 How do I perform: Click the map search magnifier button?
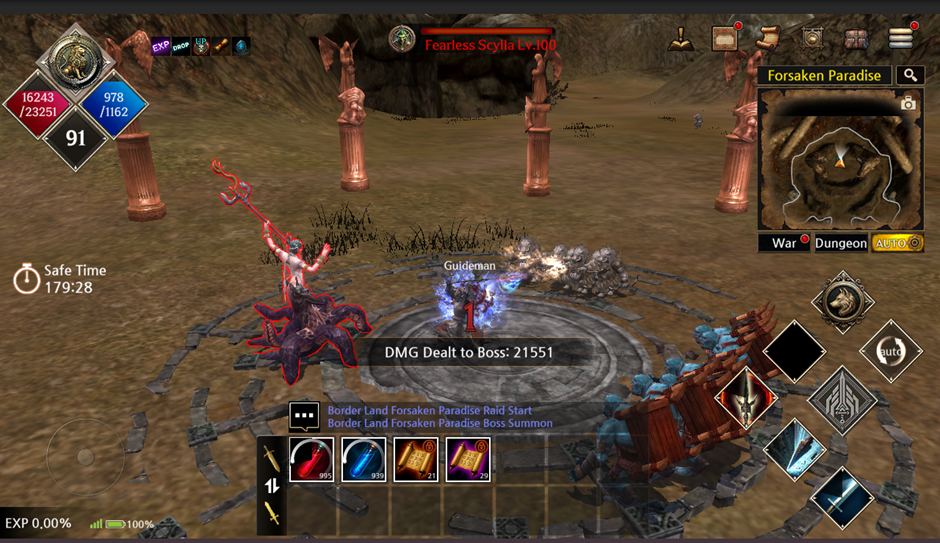click(x=909, y=75)
